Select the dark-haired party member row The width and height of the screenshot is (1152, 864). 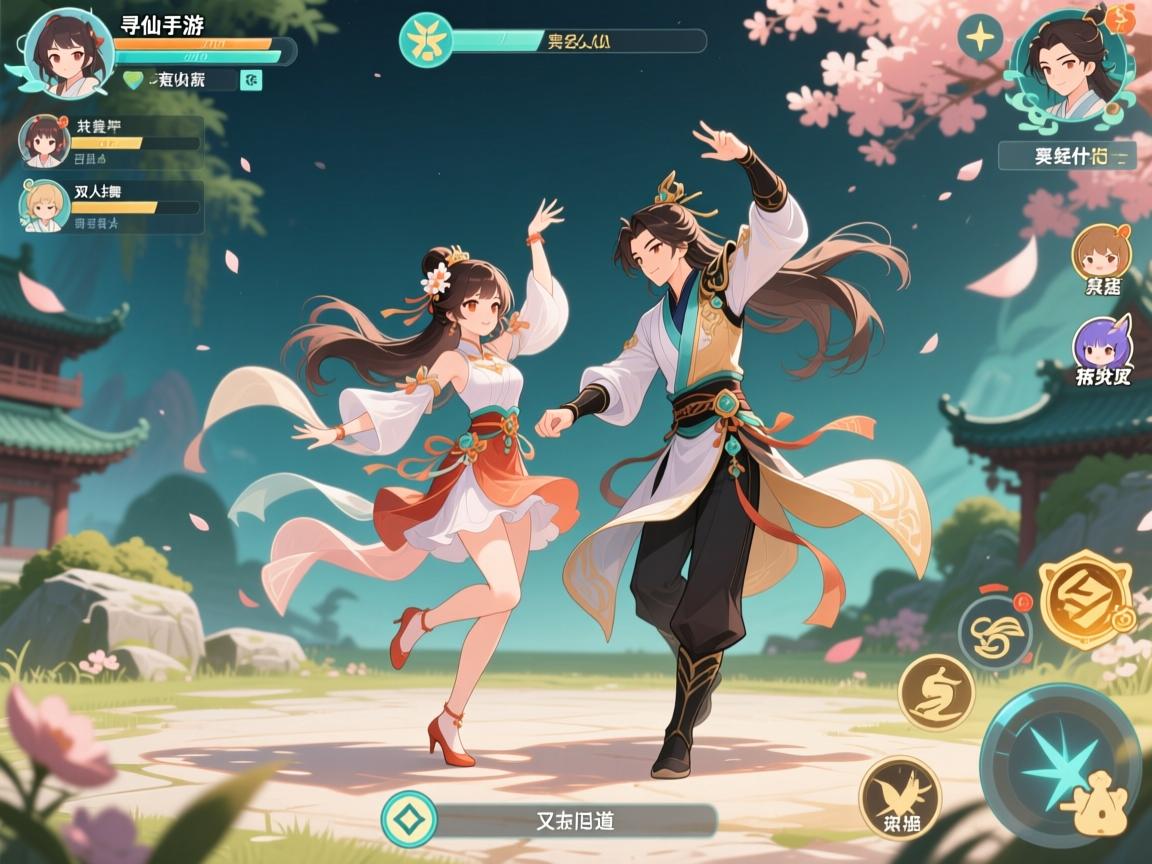112,142
